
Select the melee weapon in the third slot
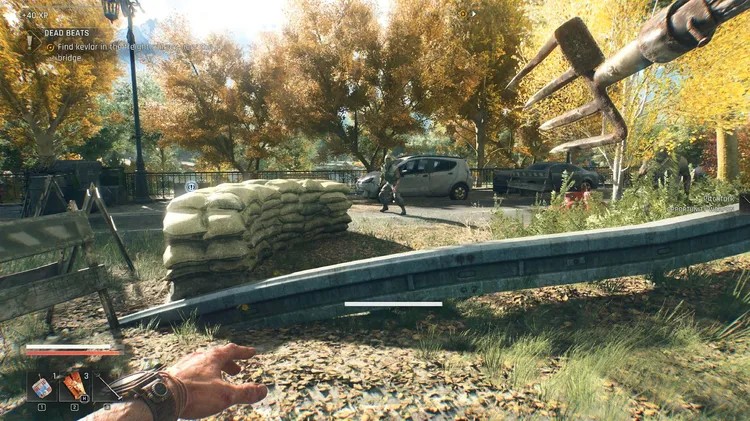point(108,386)
